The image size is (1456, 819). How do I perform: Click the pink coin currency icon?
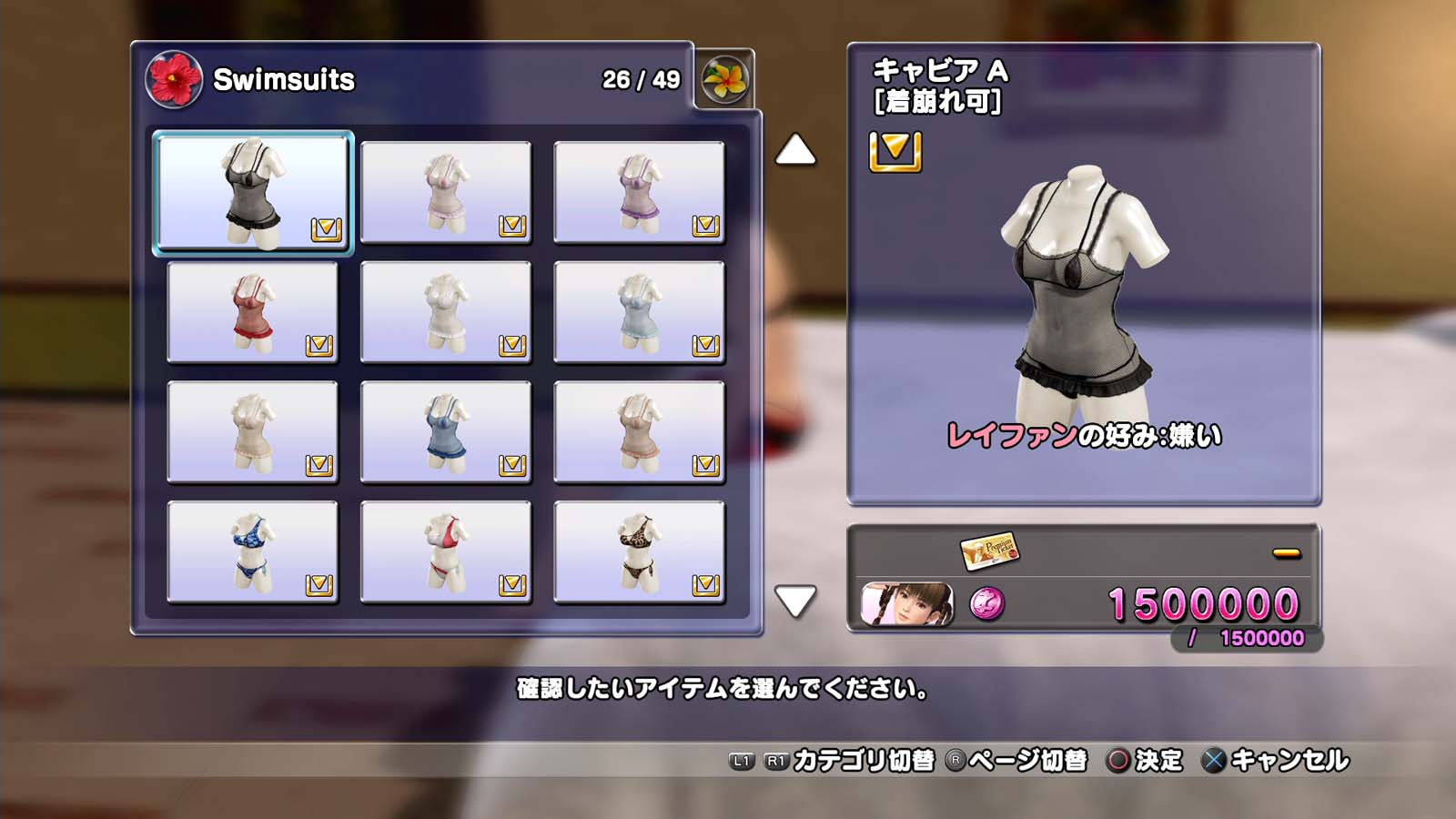pos(987,603)
